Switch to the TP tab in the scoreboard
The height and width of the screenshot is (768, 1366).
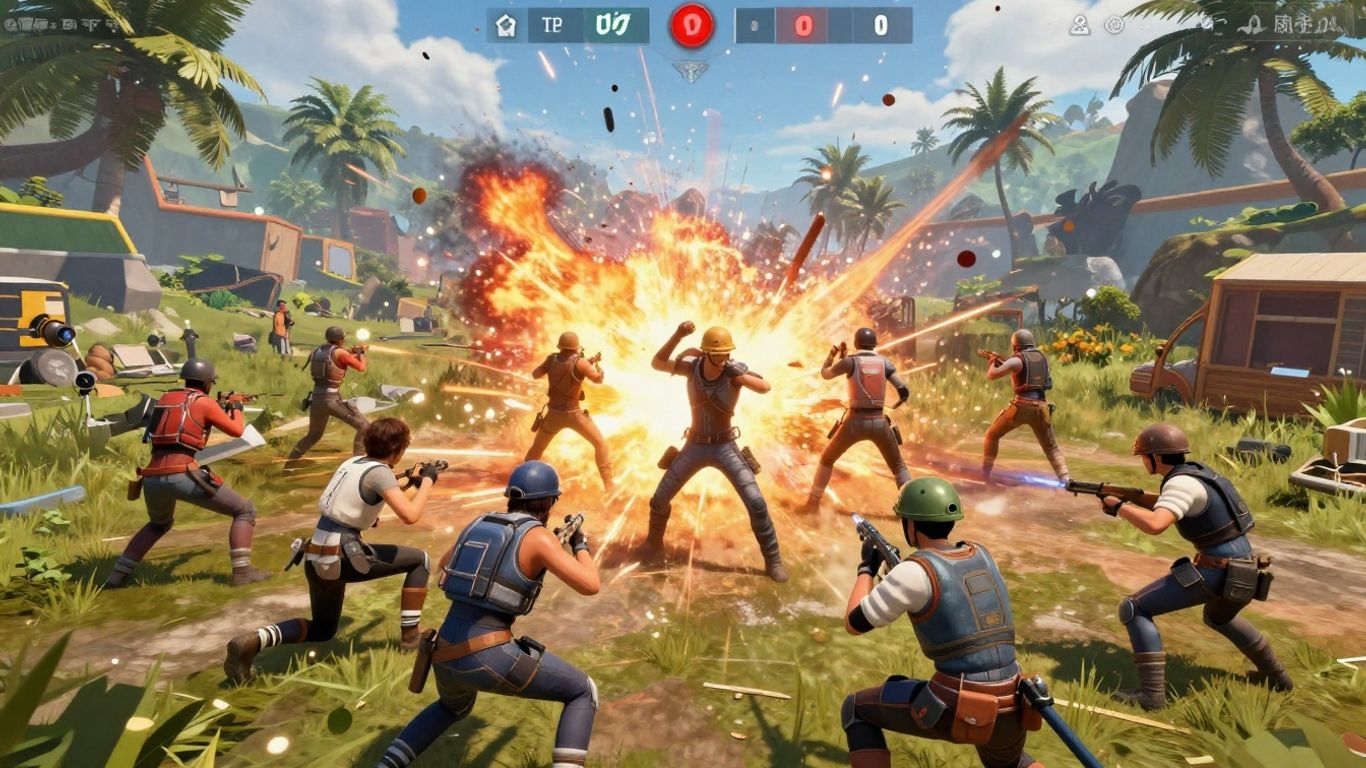pos(554,25)
